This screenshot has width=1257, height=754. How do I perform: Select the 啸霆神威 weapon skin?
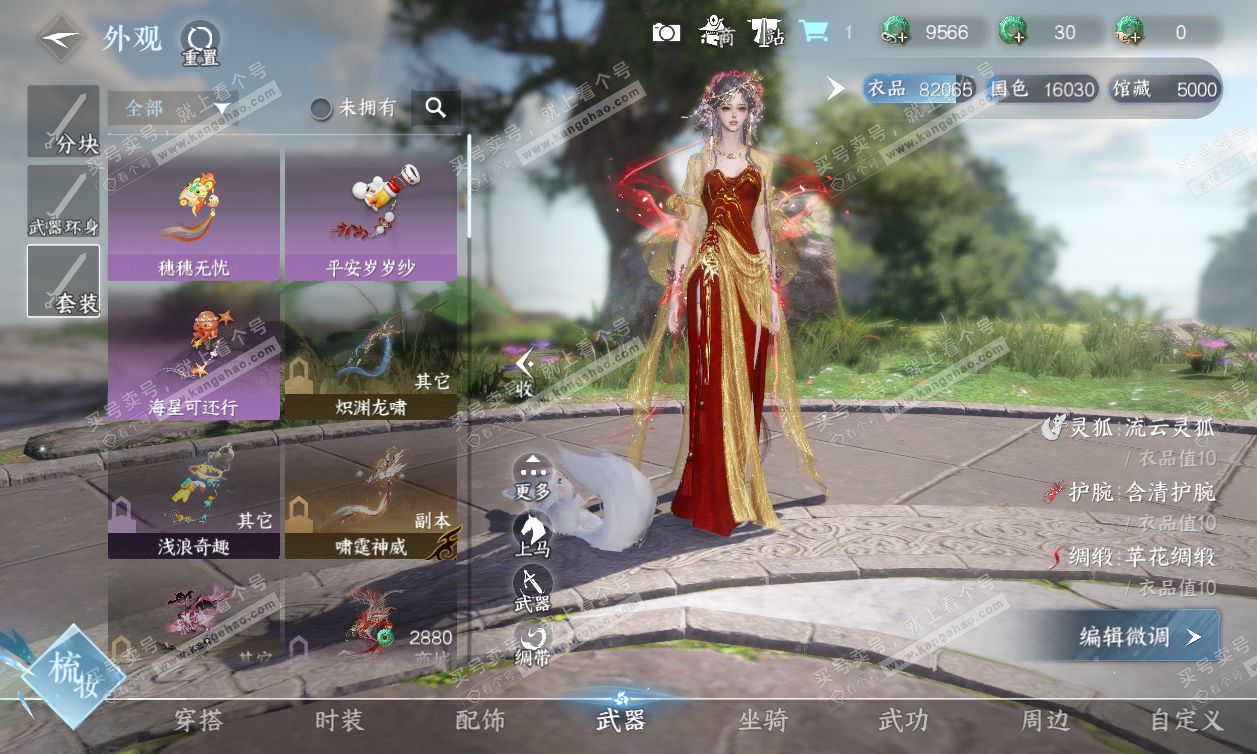pos(371,496)
